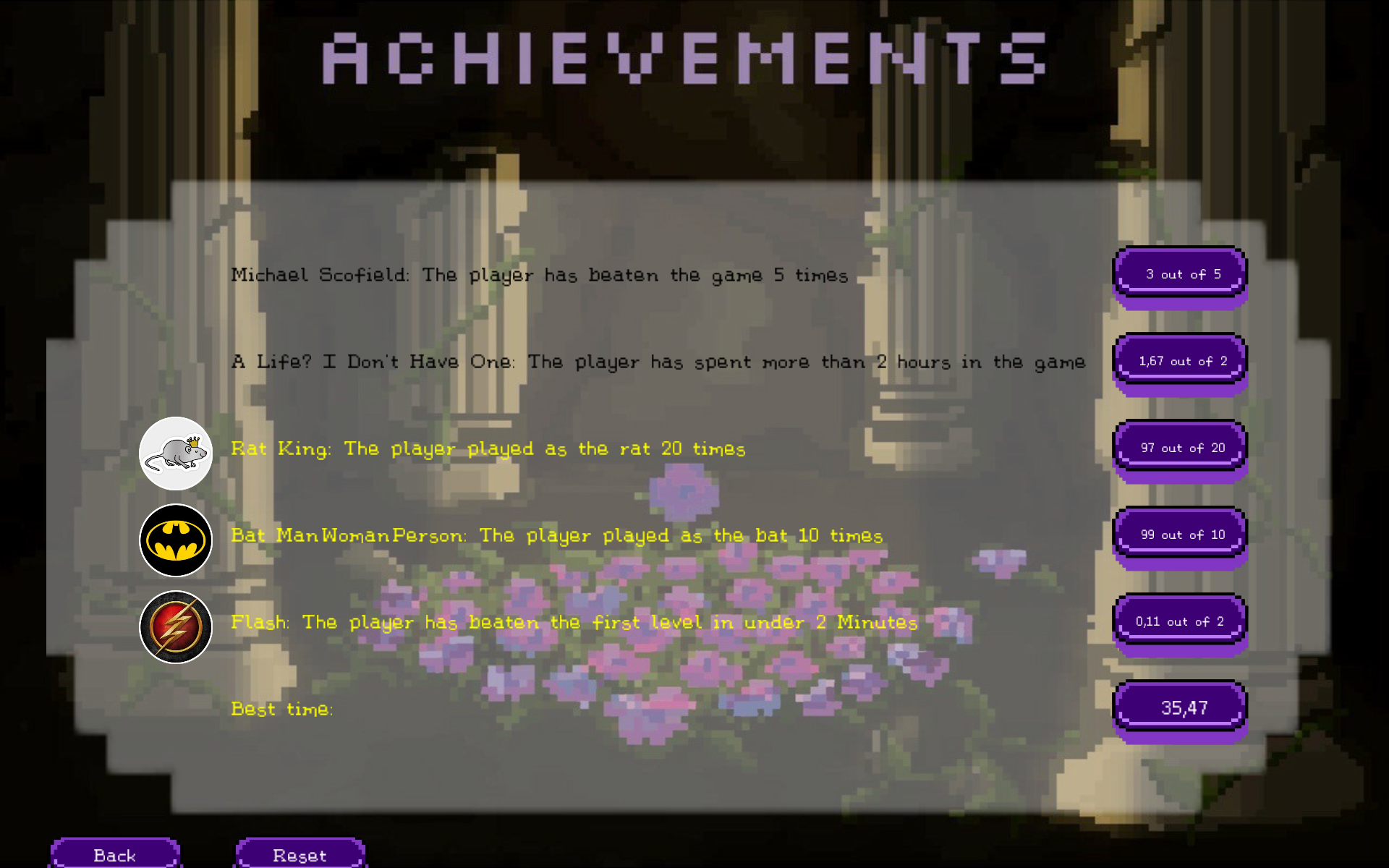This screenshot has width=1389, height=868.
Task: Reset achievements with the Reset button
Action: pyautogui.click(x=300, y=854)
